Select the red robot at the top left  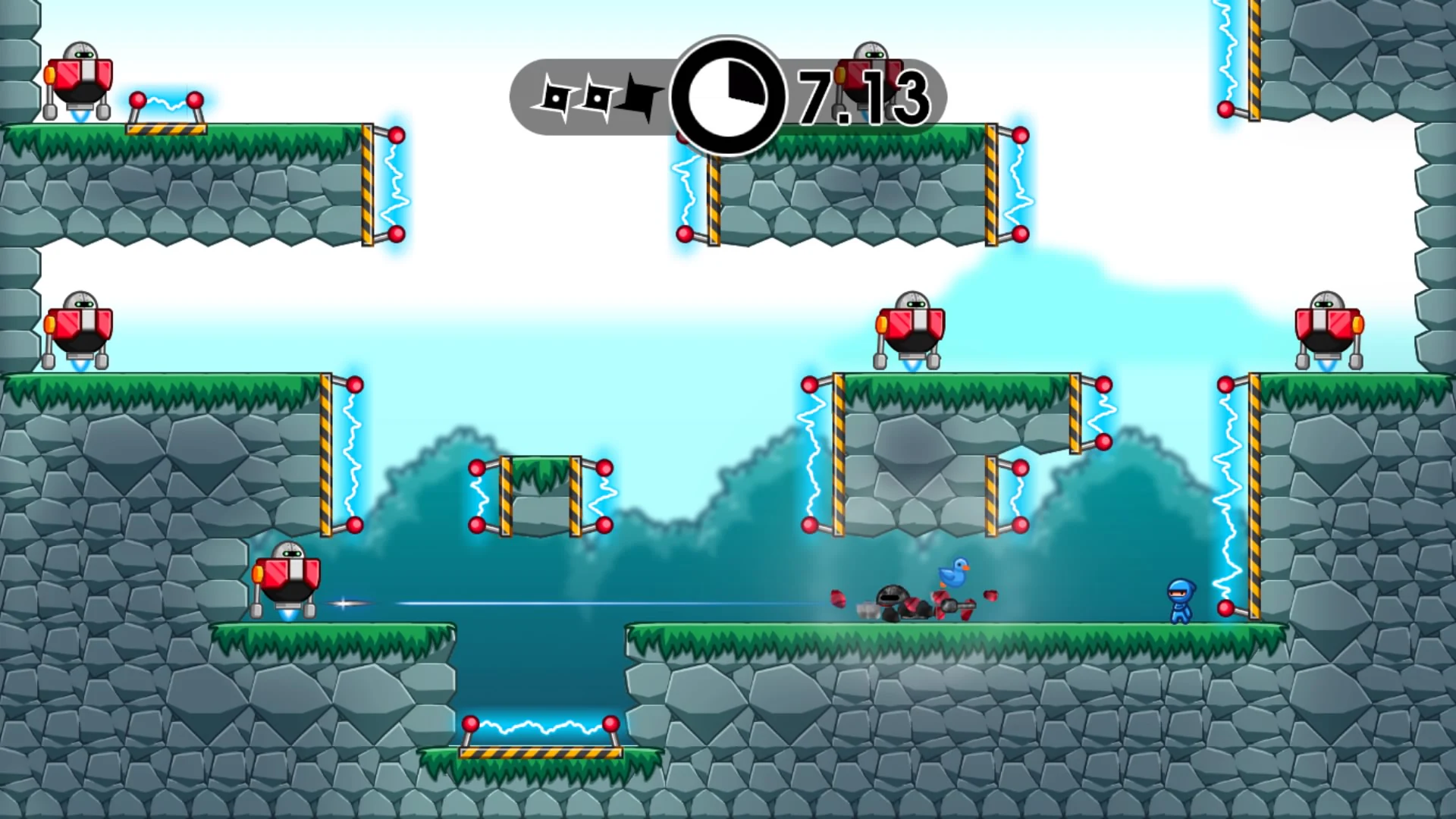tap(80, 76)
